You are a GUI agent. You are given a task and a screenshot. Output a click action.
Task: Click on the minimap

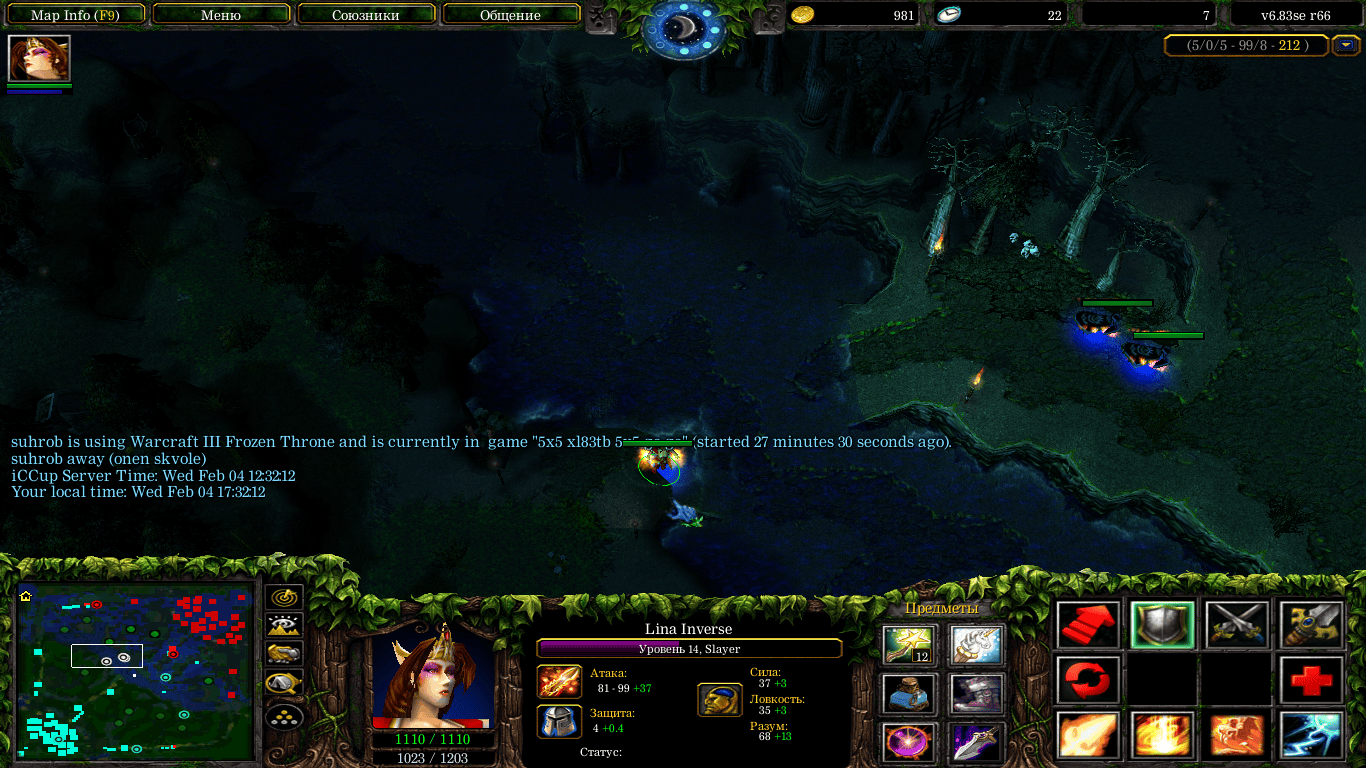click(x=135, y=670)
